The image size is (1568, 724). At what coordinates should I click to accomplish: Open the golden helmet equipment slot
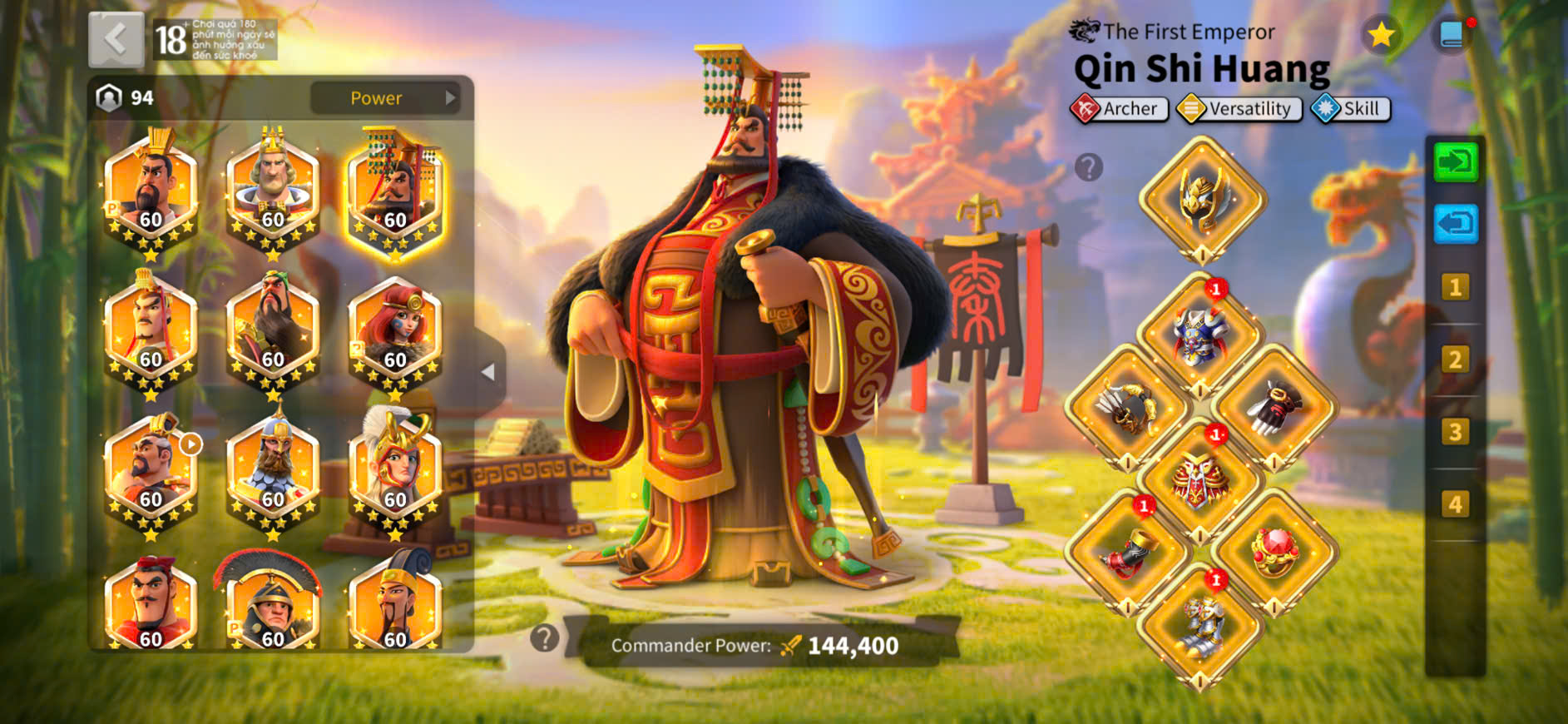pyautogui.click(x=1201, y=198)
